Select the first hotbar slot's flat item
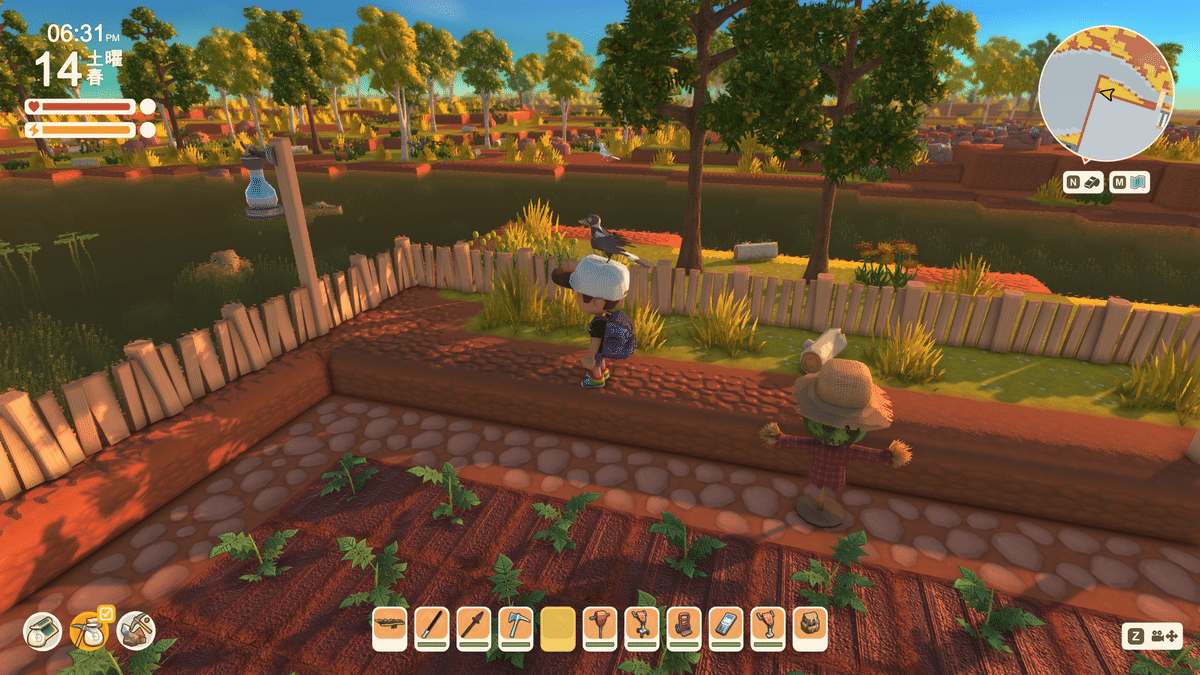The height and width of the screenshot is (675, 1200). click(389, 628)
